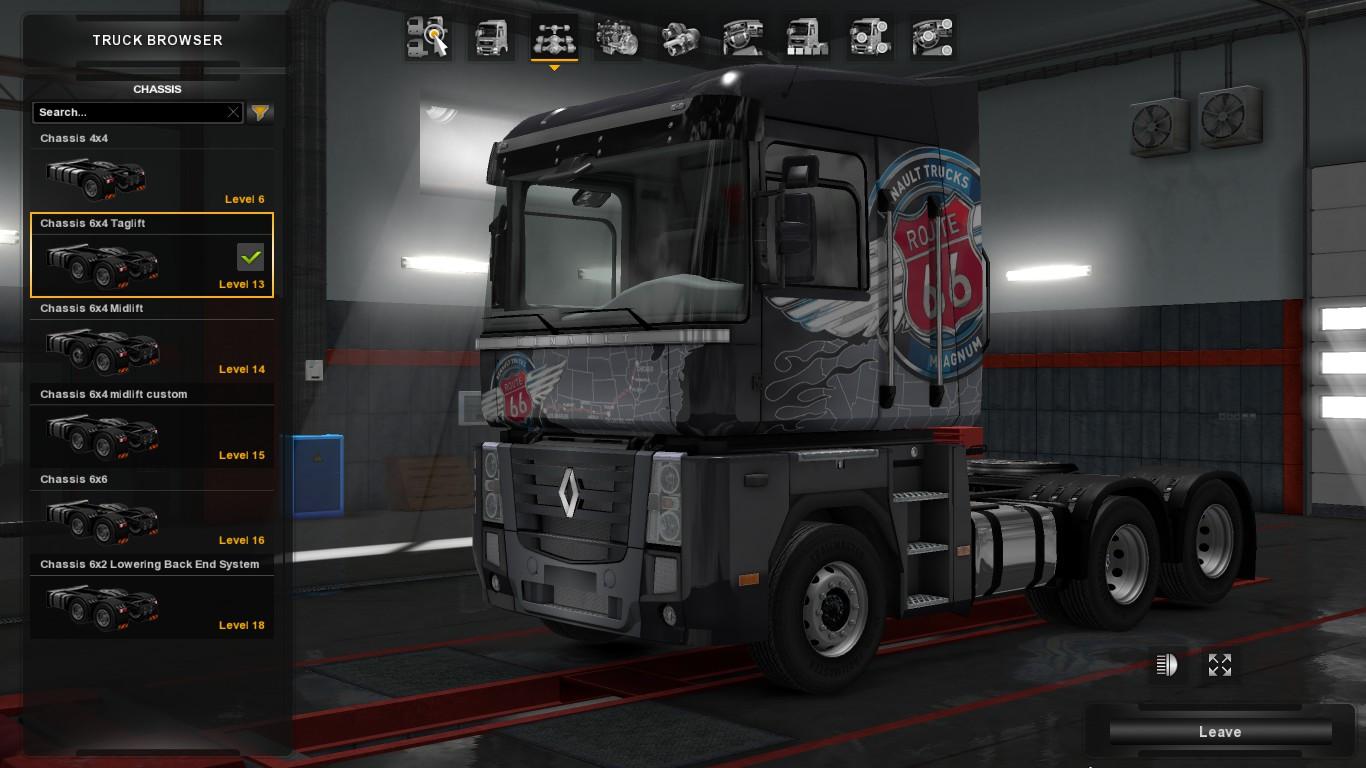Screen dimensions: 1366x768
Task: Select Chassis 6x2 Lowering Back End System
Action: pyautogui.click(x=151, y=596)
